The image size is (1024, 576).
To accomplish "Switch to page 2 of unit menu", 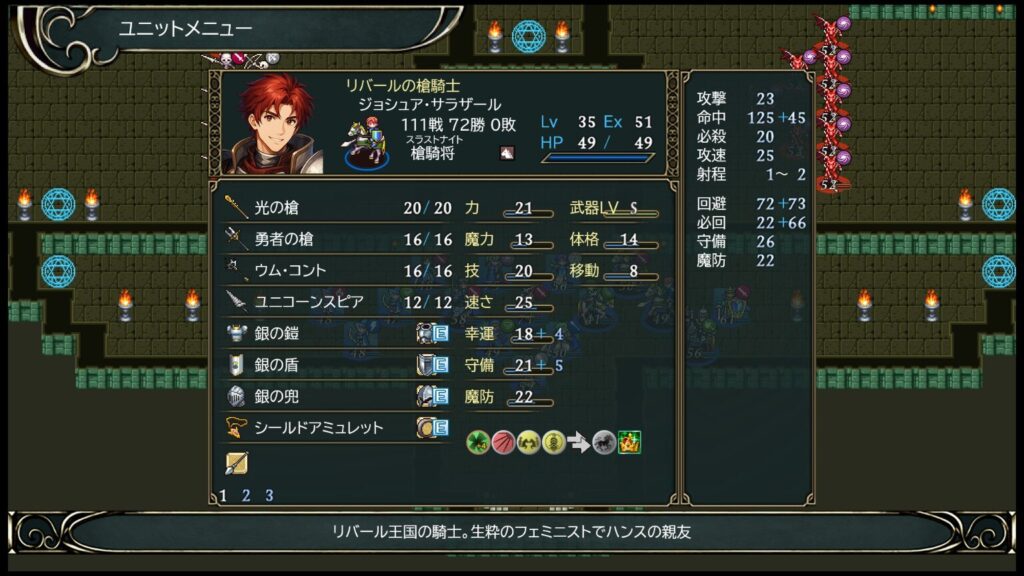I will 246,495.
